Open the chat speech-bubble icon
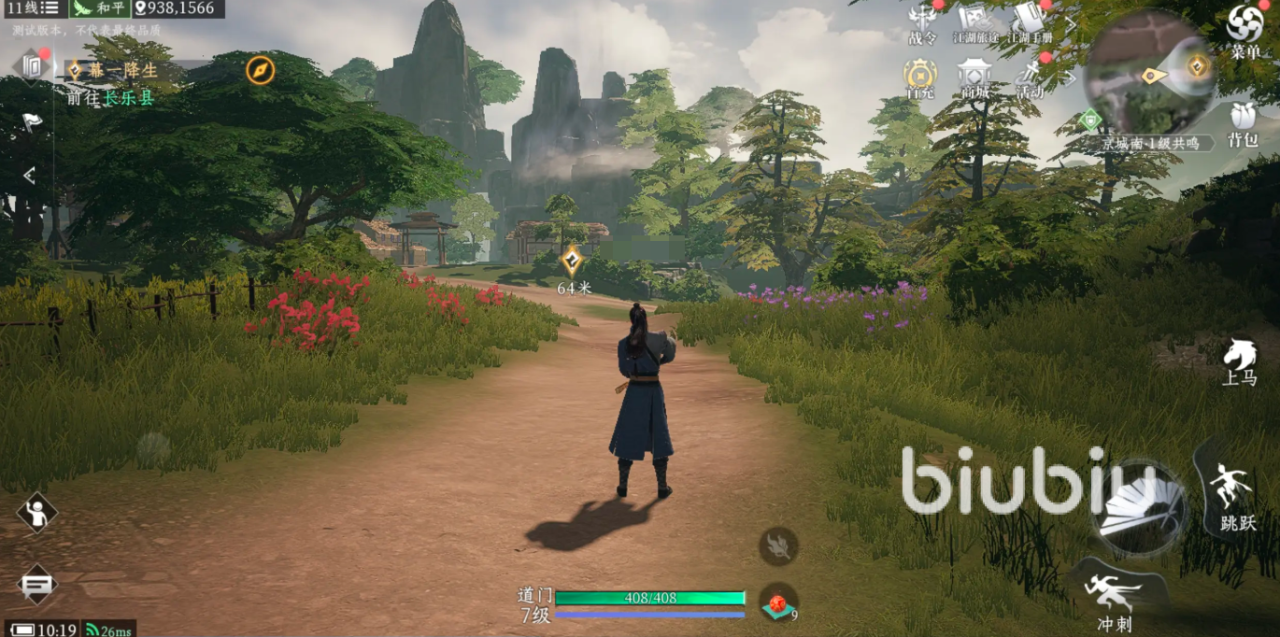 pos(37,583)
